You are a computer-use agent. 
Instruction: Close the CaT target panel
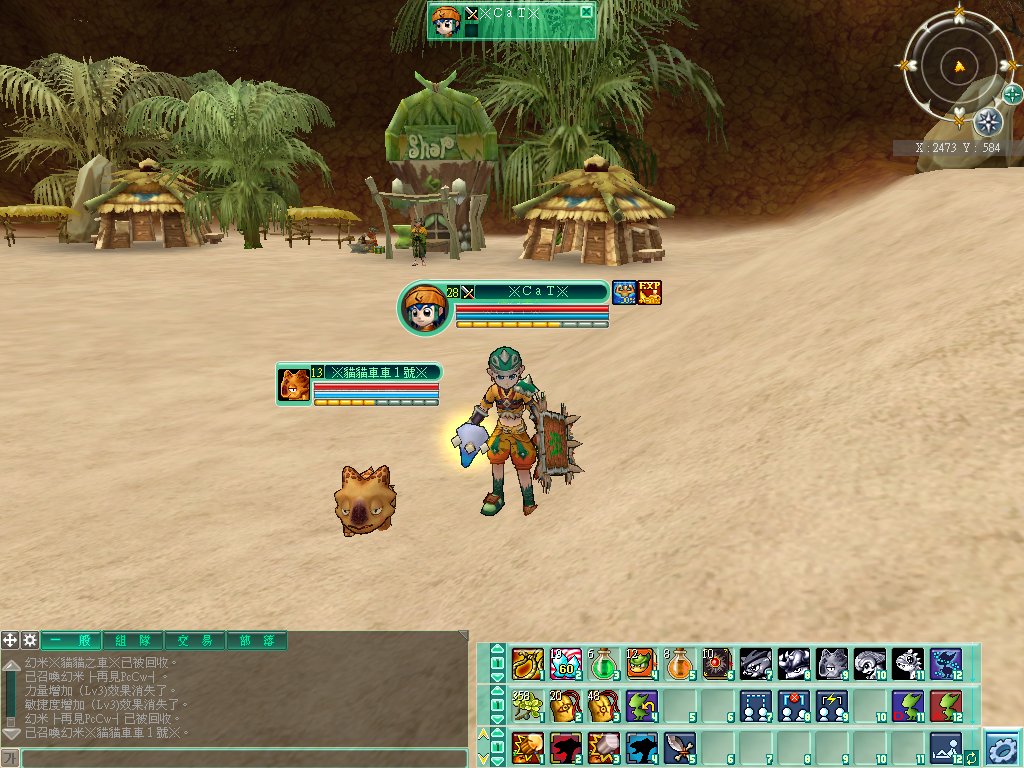[x=586, y=12]
